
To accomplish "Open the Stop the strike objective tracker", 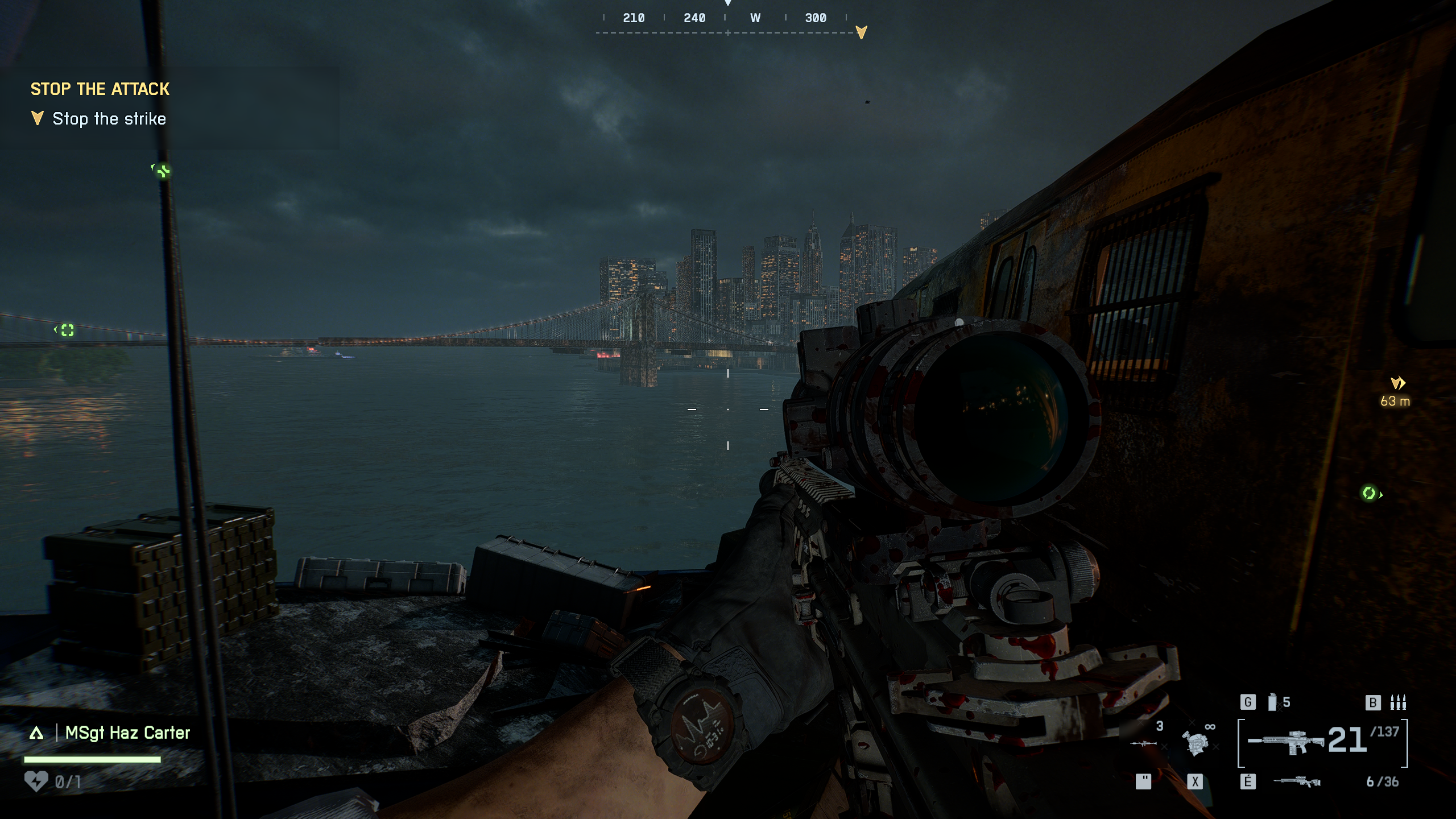I will (x=109, y=119).
